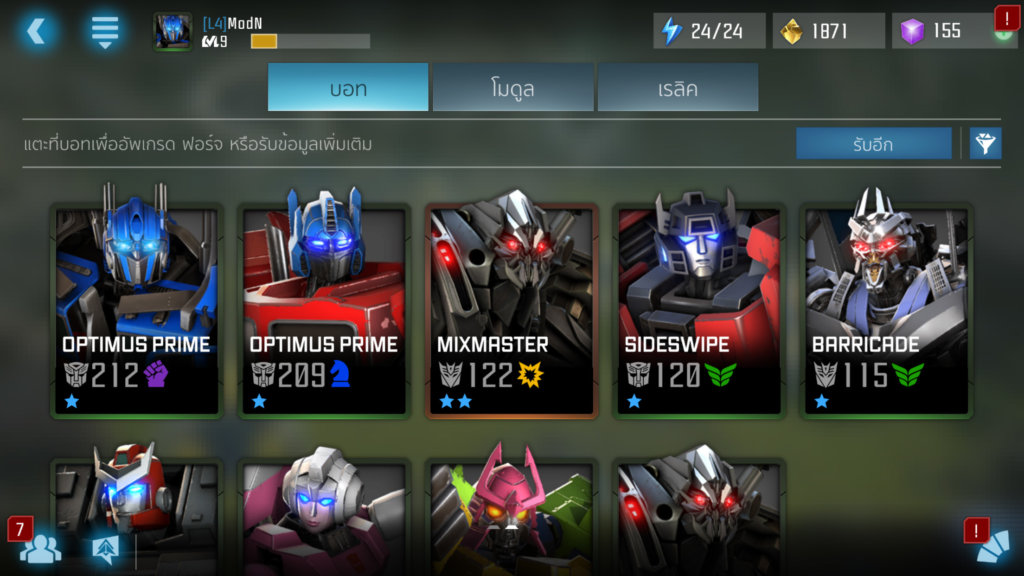Switch to the บอท tab
Image resolution: width=1024 pixels, height=576 pixels.
pos(348,88)
